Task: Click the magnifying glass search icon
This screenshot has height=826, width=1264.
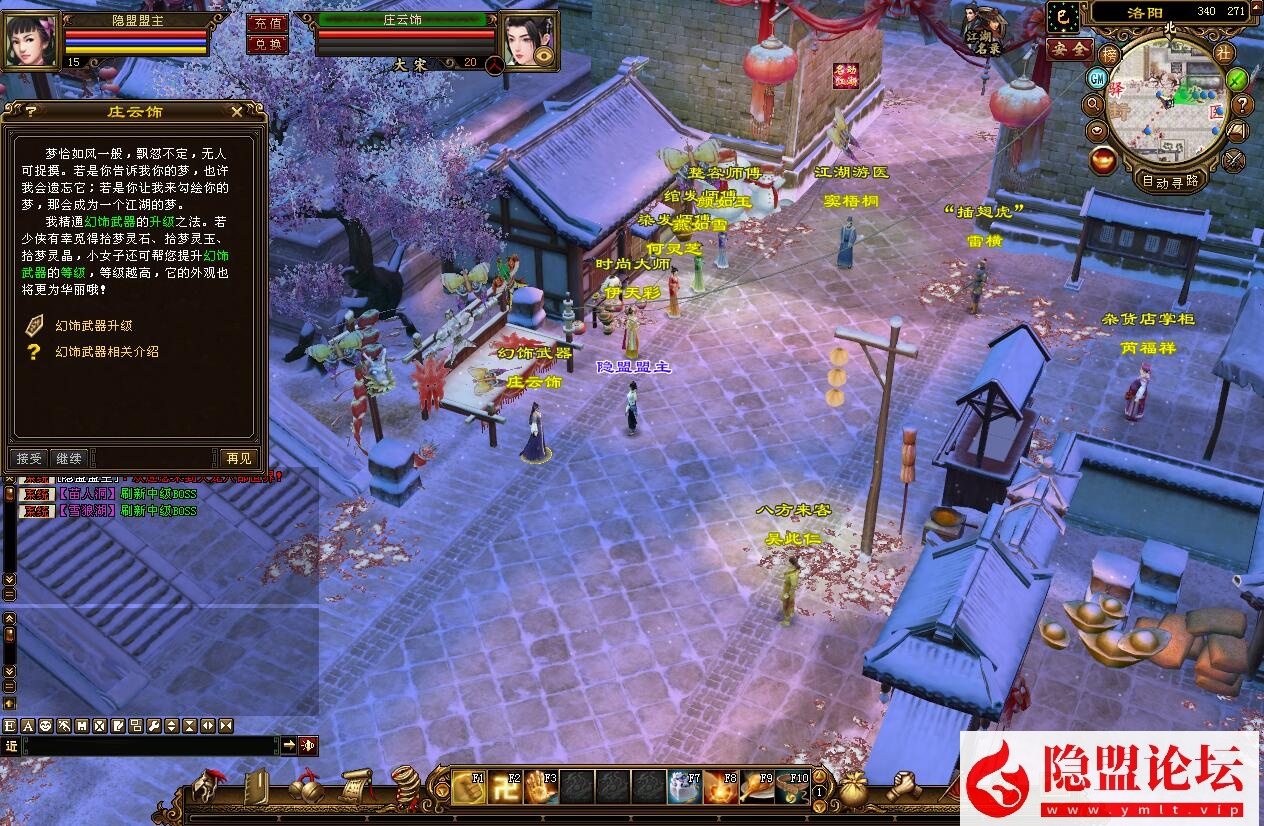Action: coord(1093,104)
